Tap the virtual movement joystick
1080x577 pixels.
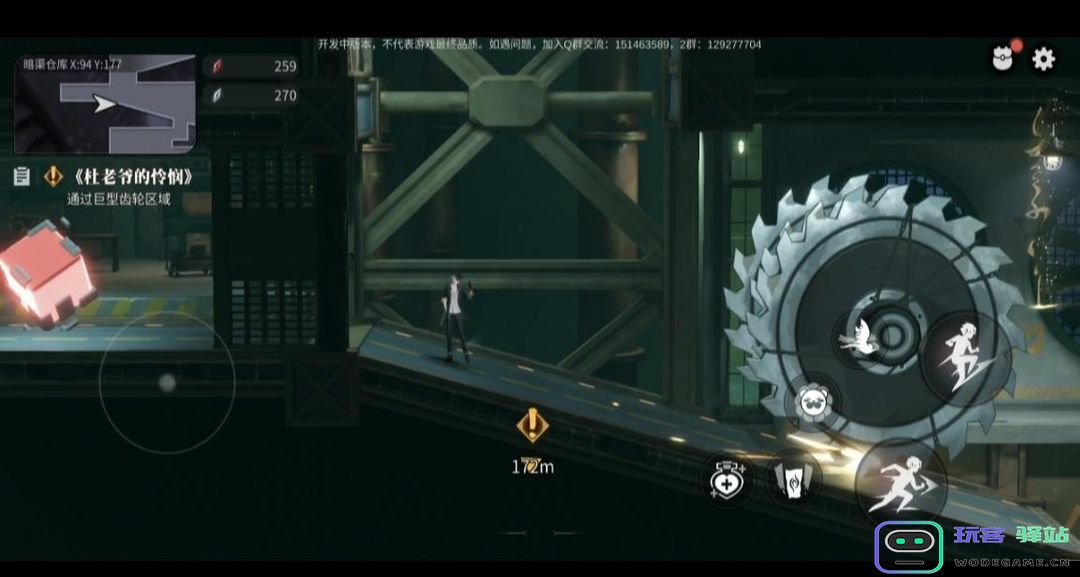coord(167,383)
